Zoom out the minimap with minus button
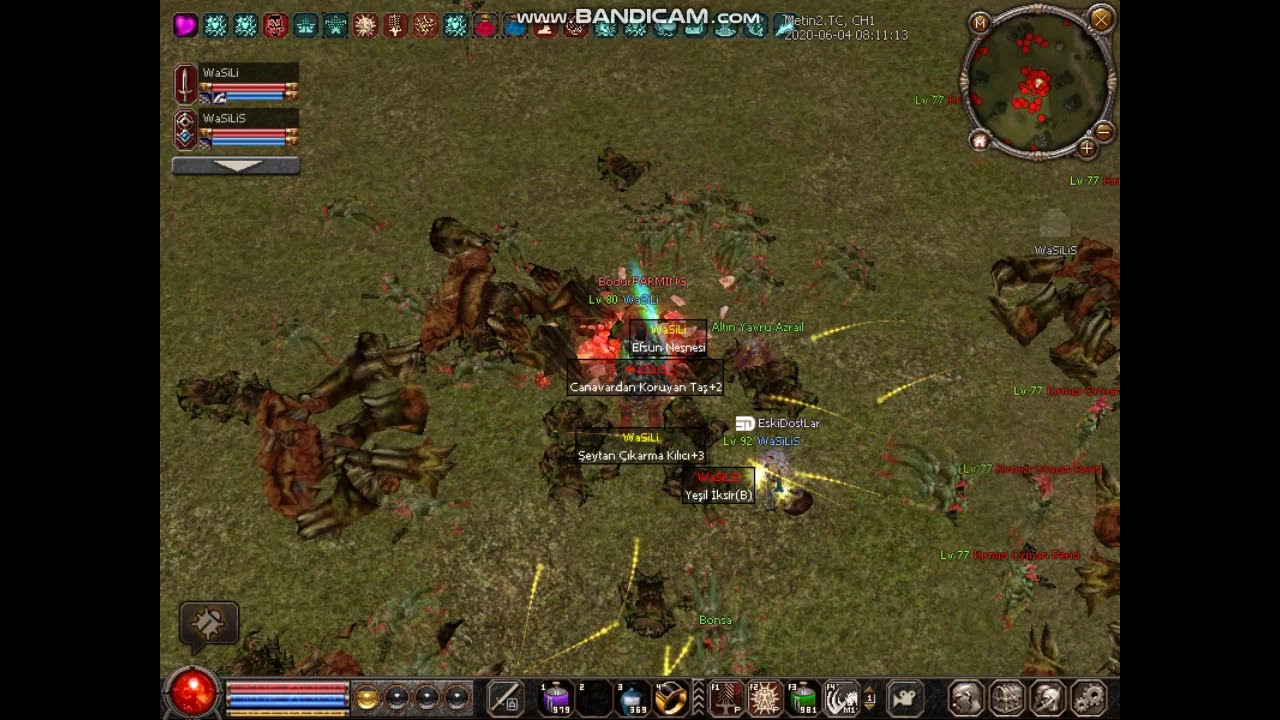Screen dimensions: 1280x720 click(1104, 132)
